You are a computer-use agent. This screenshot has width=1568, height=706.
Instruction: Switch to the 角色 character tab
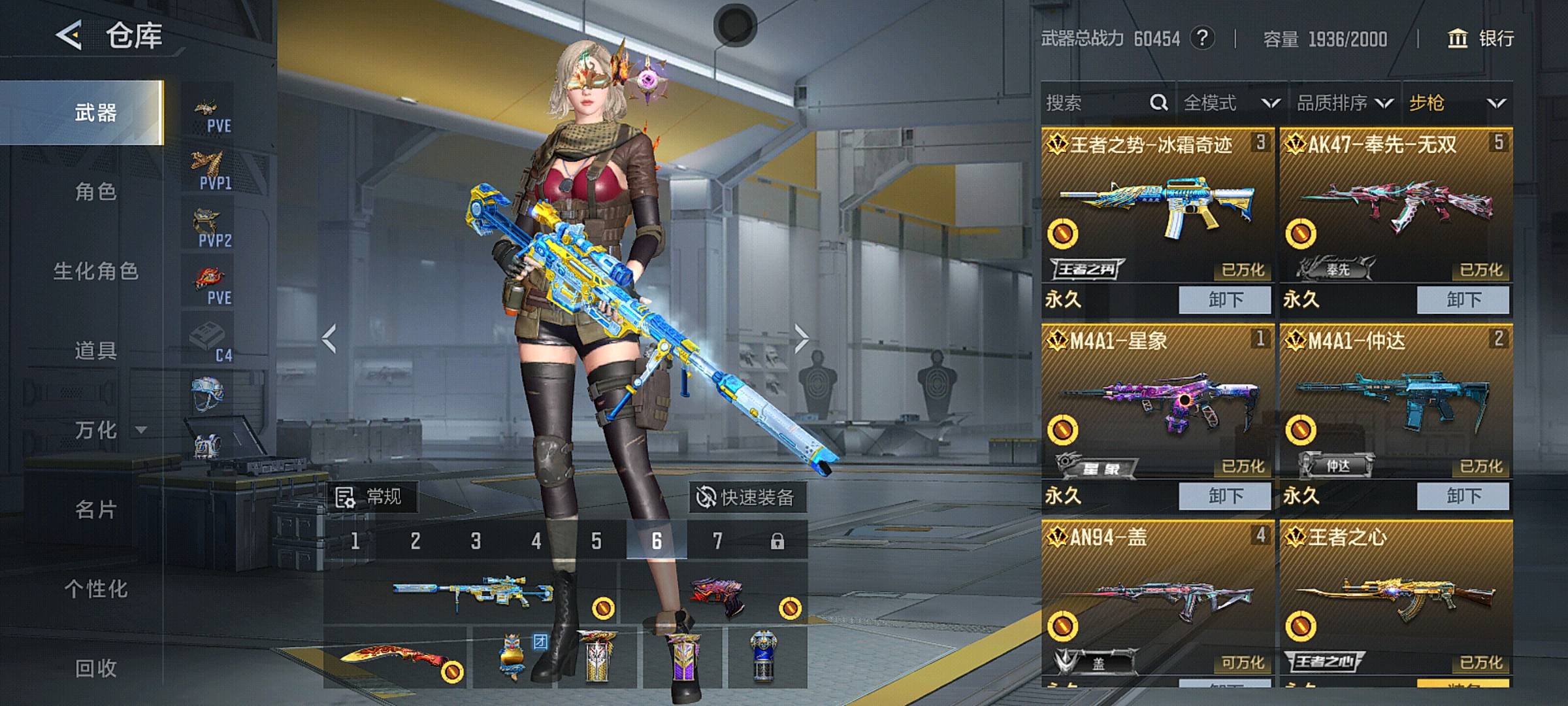pos(95,192)
